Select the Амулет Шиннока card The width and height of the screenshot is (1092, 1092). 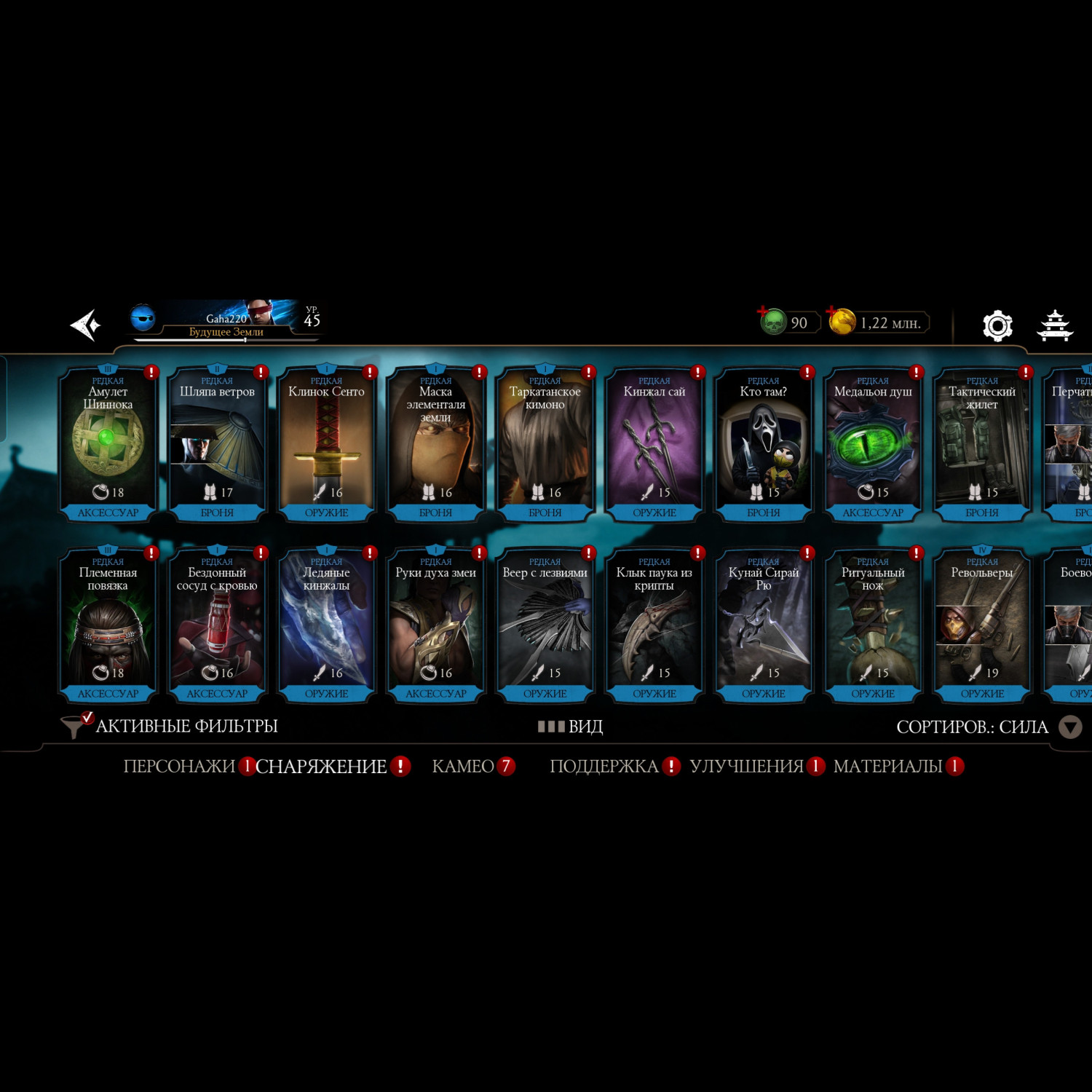108,444
